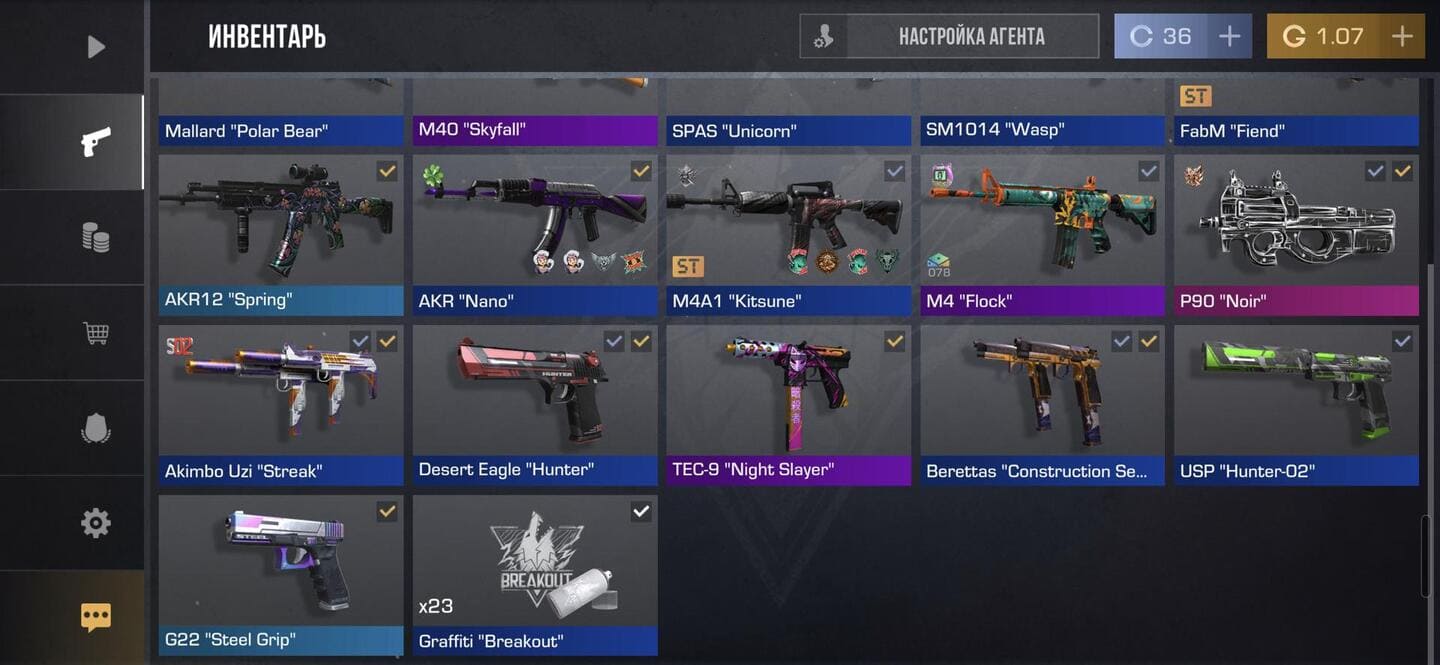Click the play arrow in sidebar
This screenshot has height=665, width=1440.
(x=96, y=47)
